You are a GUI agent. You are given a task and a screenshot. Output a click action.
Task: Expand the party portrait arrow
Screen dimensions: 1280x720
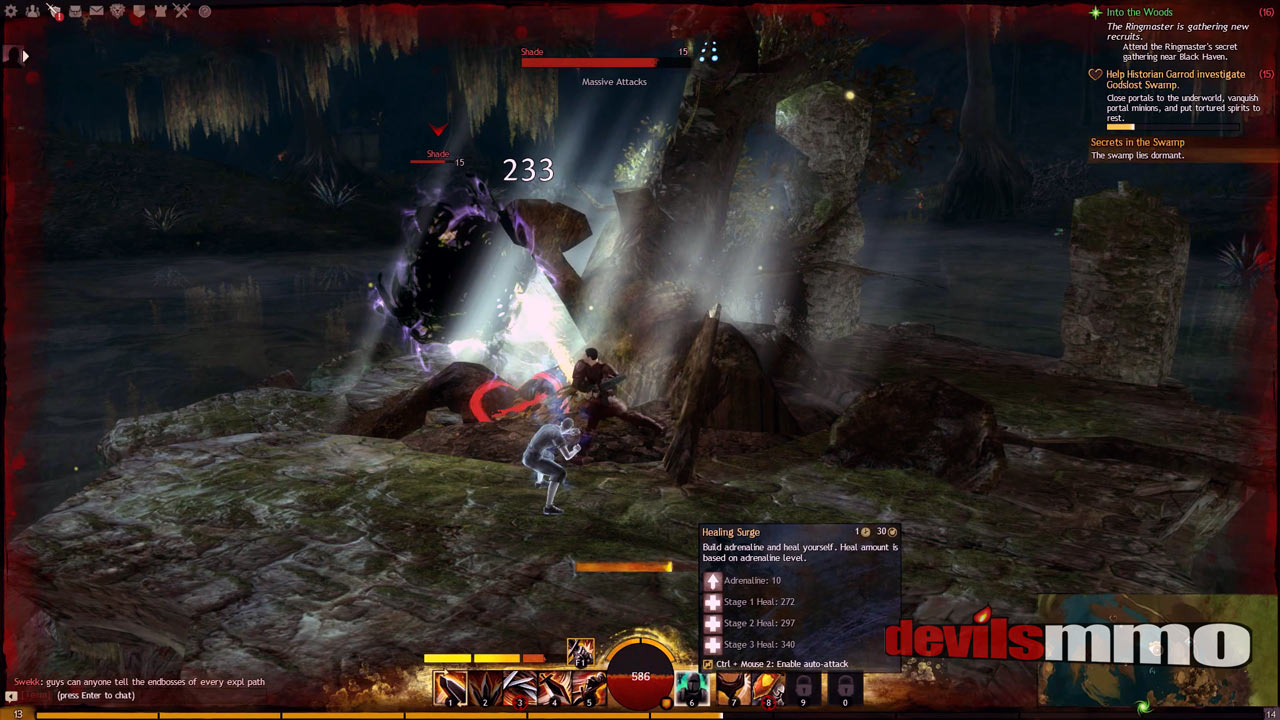[x=25, y=56]
